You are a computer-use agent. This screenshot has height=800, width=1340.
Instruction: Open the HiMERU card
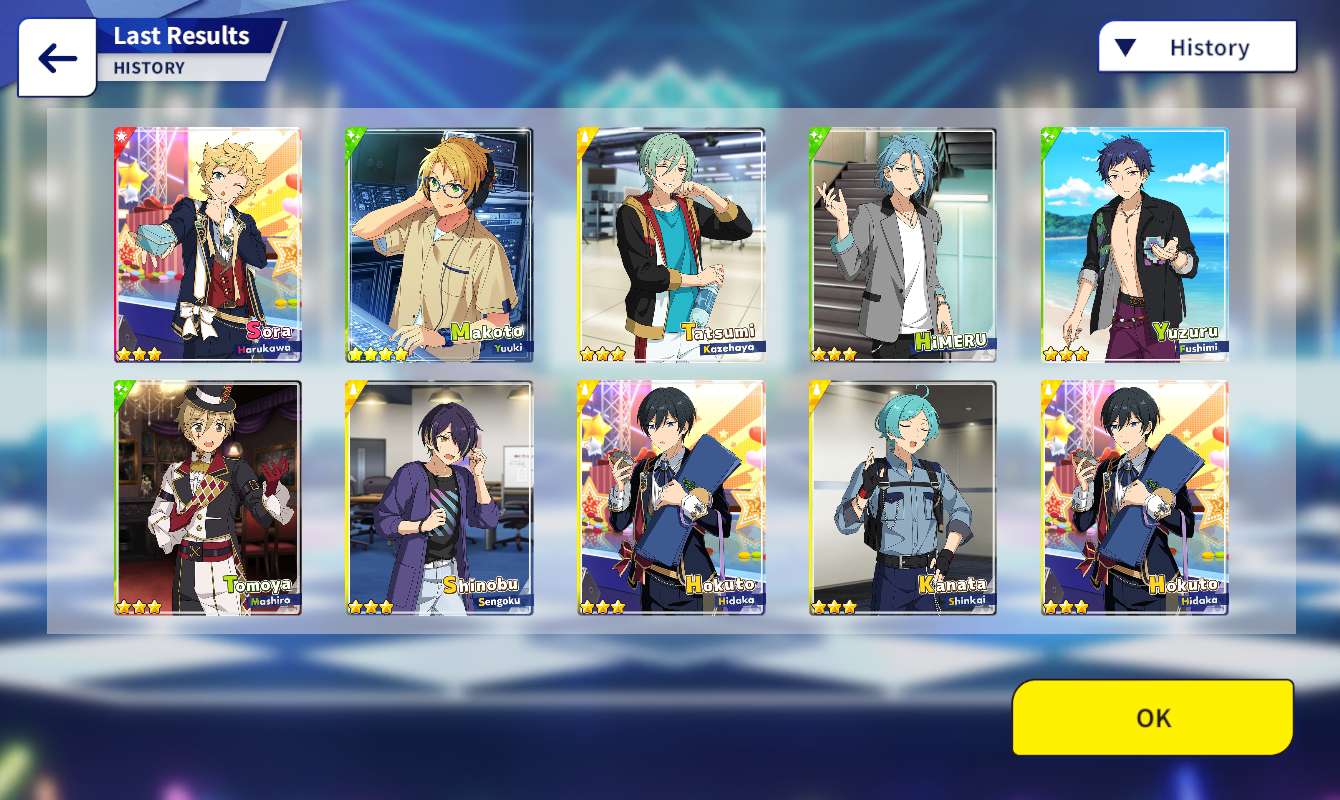(903, 245)
